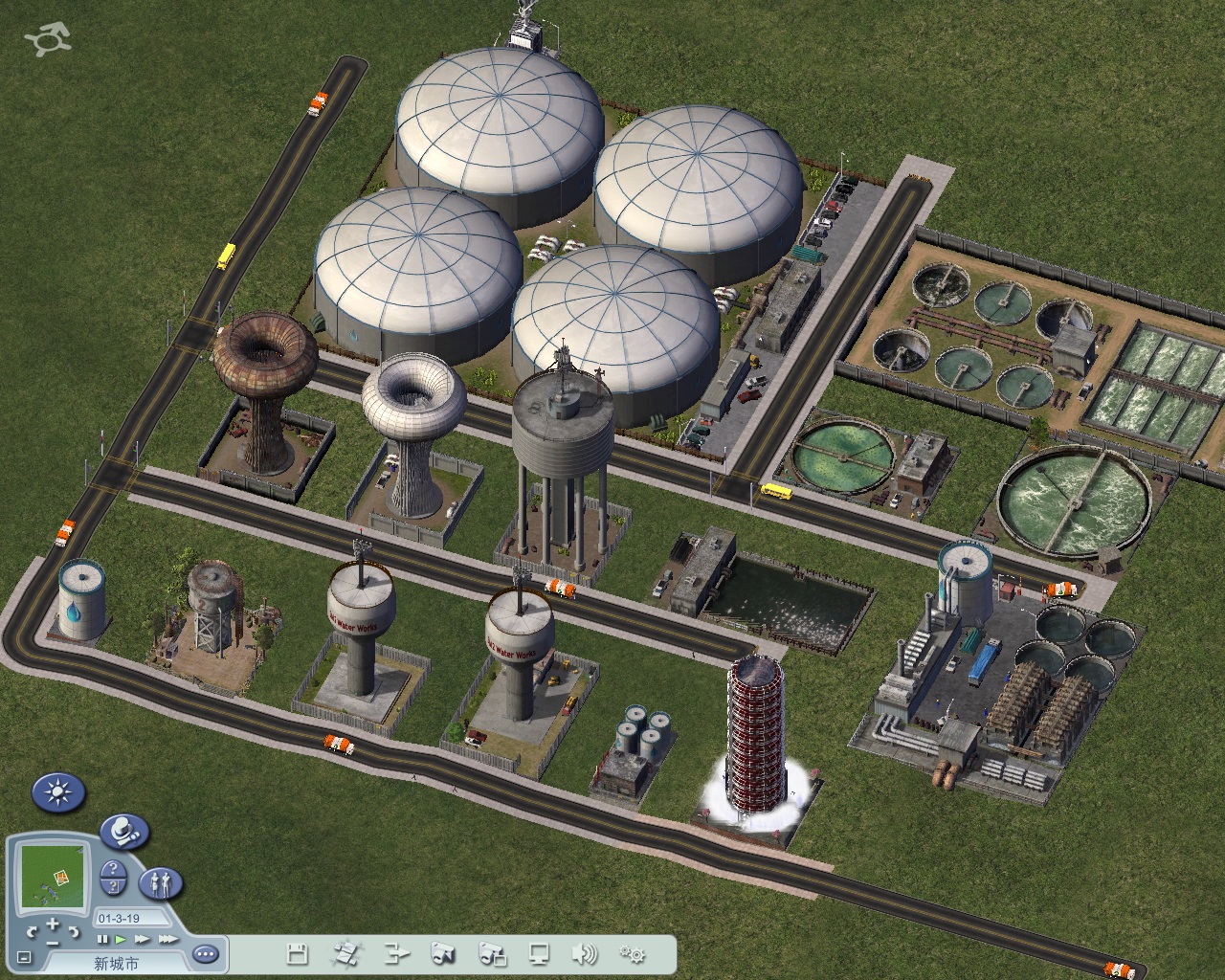Switch to Mayor Mode top hat button

[x=123, y=830]
